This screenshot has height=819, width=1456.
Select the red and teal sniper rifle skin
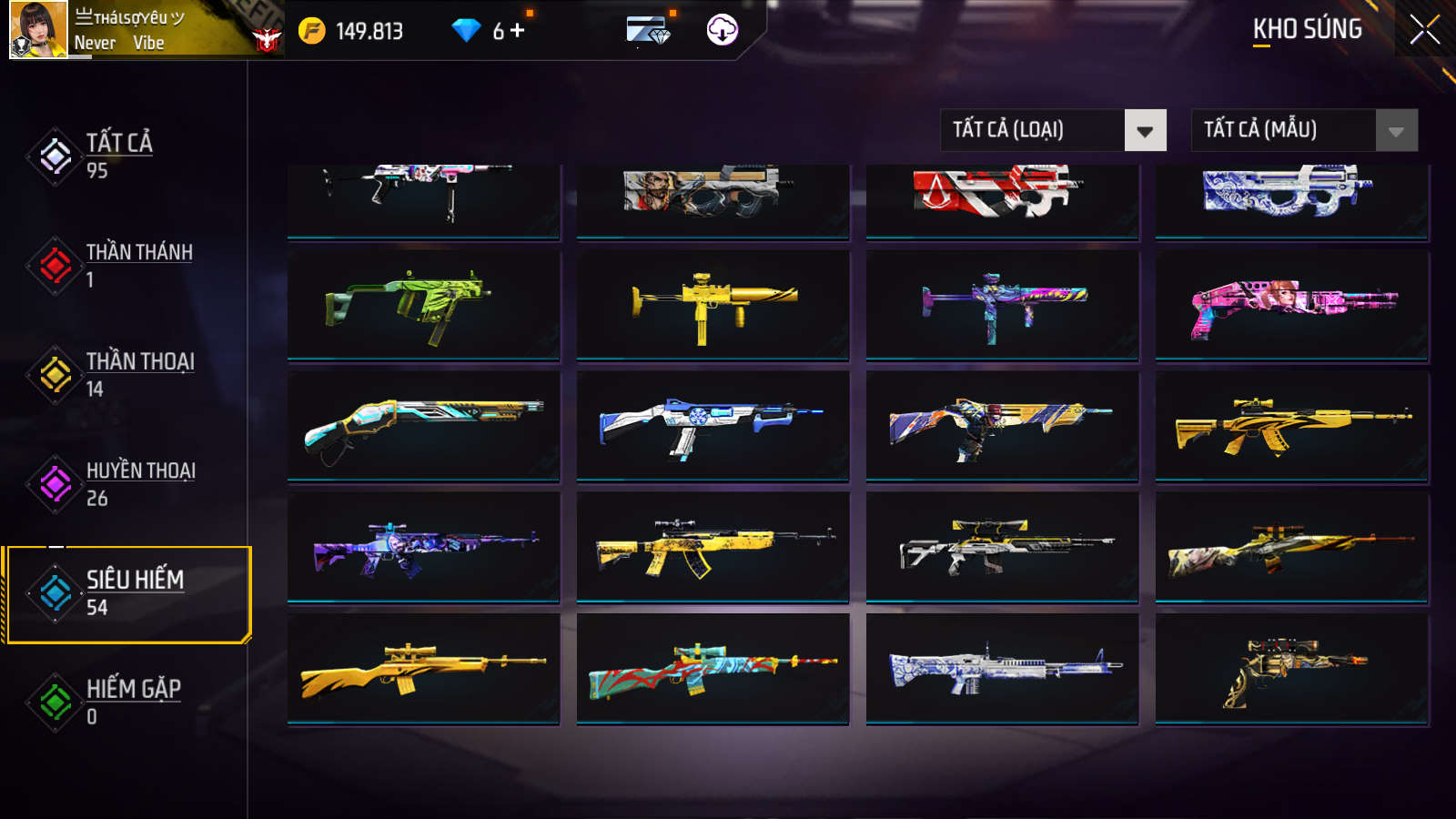click(713, 670)
